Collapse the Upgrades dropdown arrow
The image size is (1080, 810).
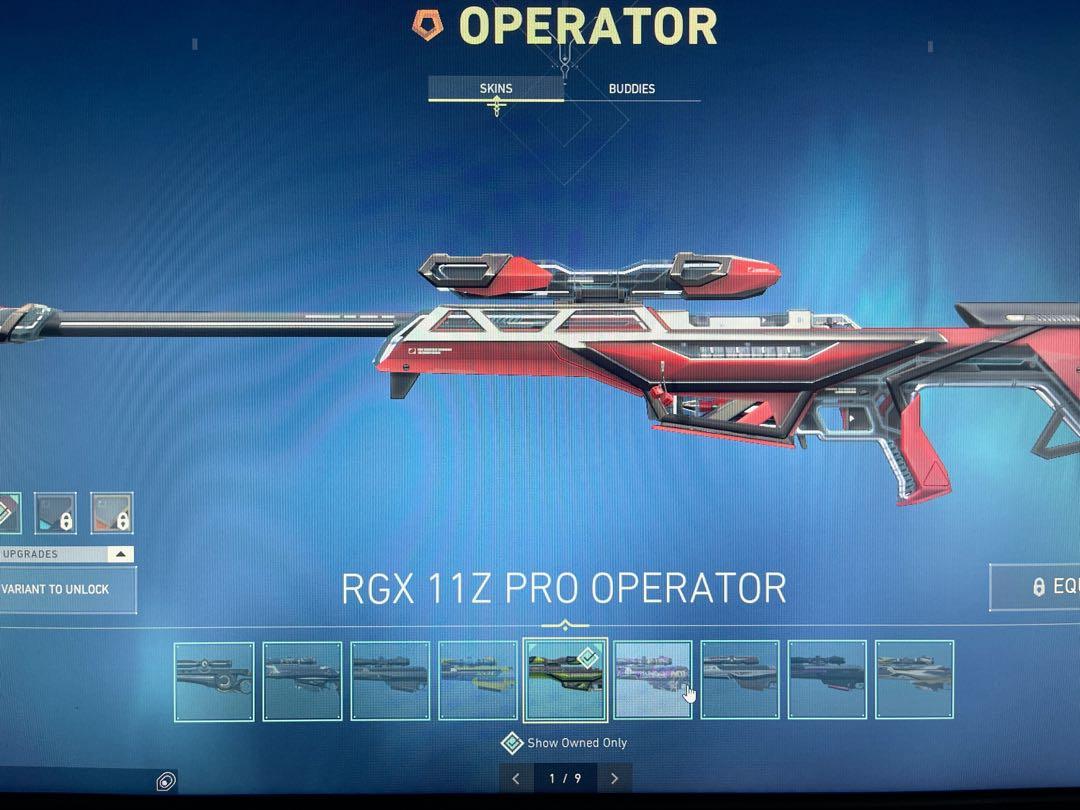point(120,554)
